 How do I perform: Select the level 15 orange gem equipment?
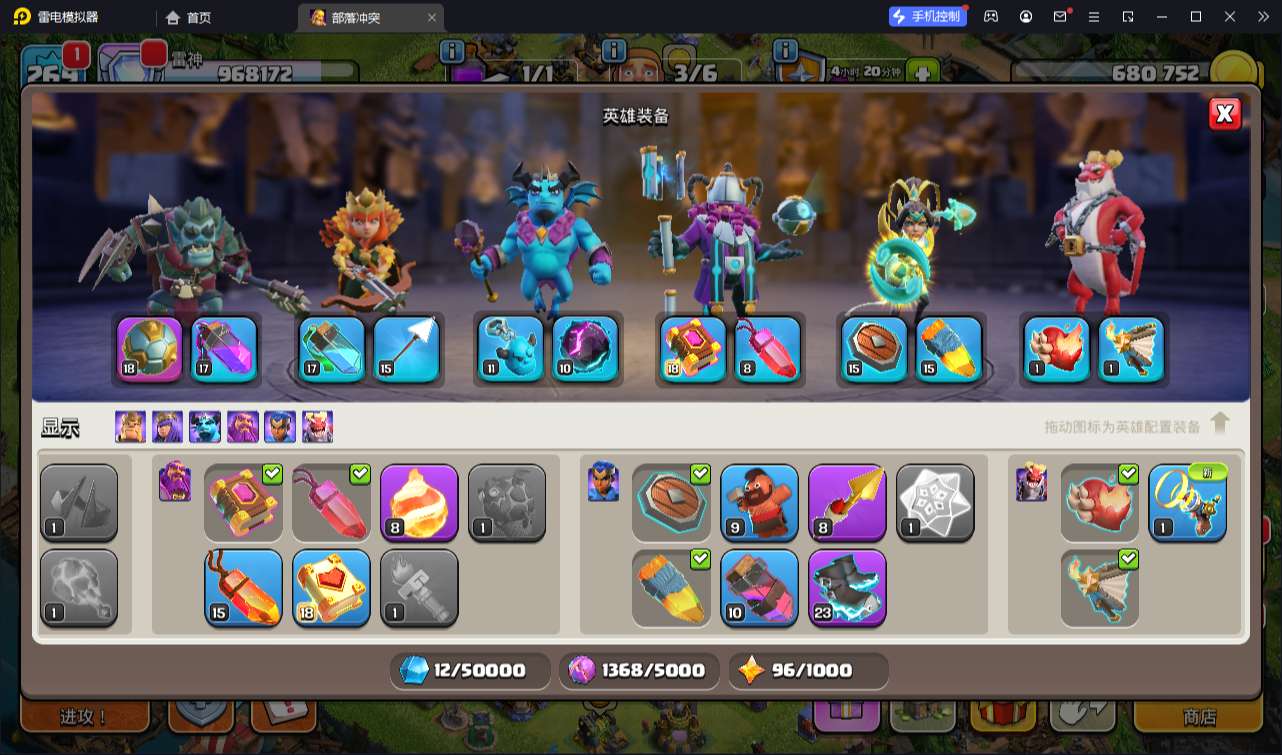click(243, 588)
